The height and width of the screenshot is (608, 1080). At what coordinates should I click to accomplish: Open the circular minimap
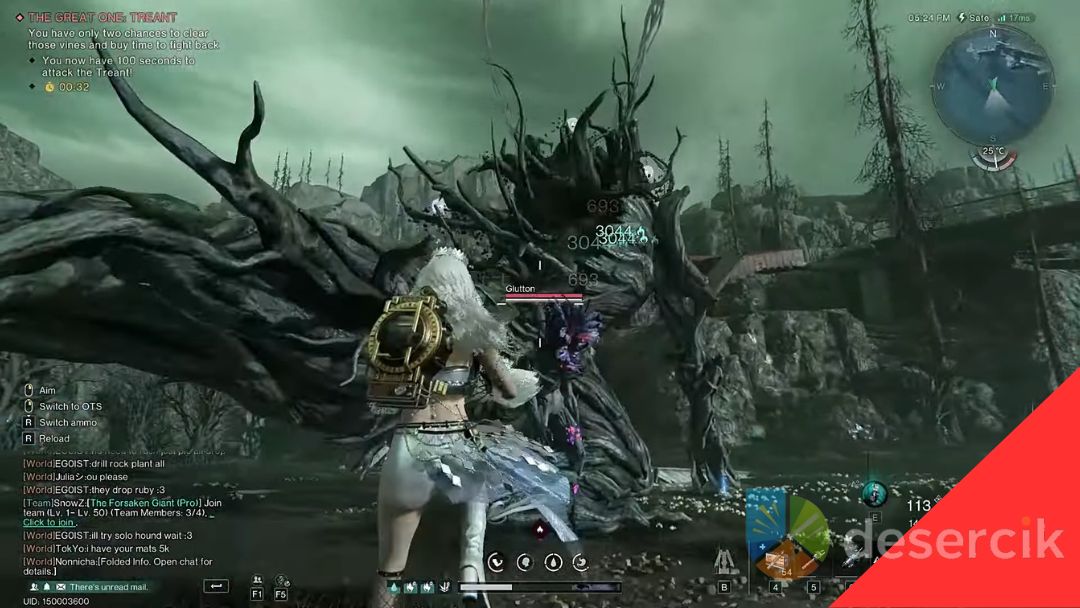pyautogui.click(x=992, y=86)
